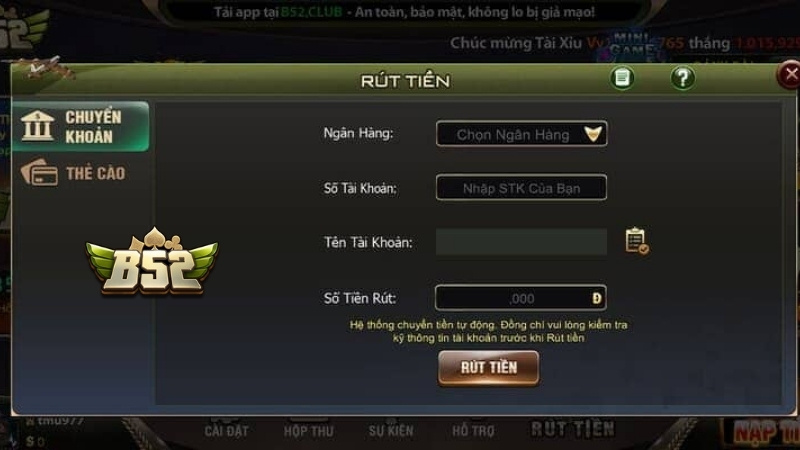Open the Hỗ Trợ support menu
Screen dimensions: 800x450
[x=474, y=431]
